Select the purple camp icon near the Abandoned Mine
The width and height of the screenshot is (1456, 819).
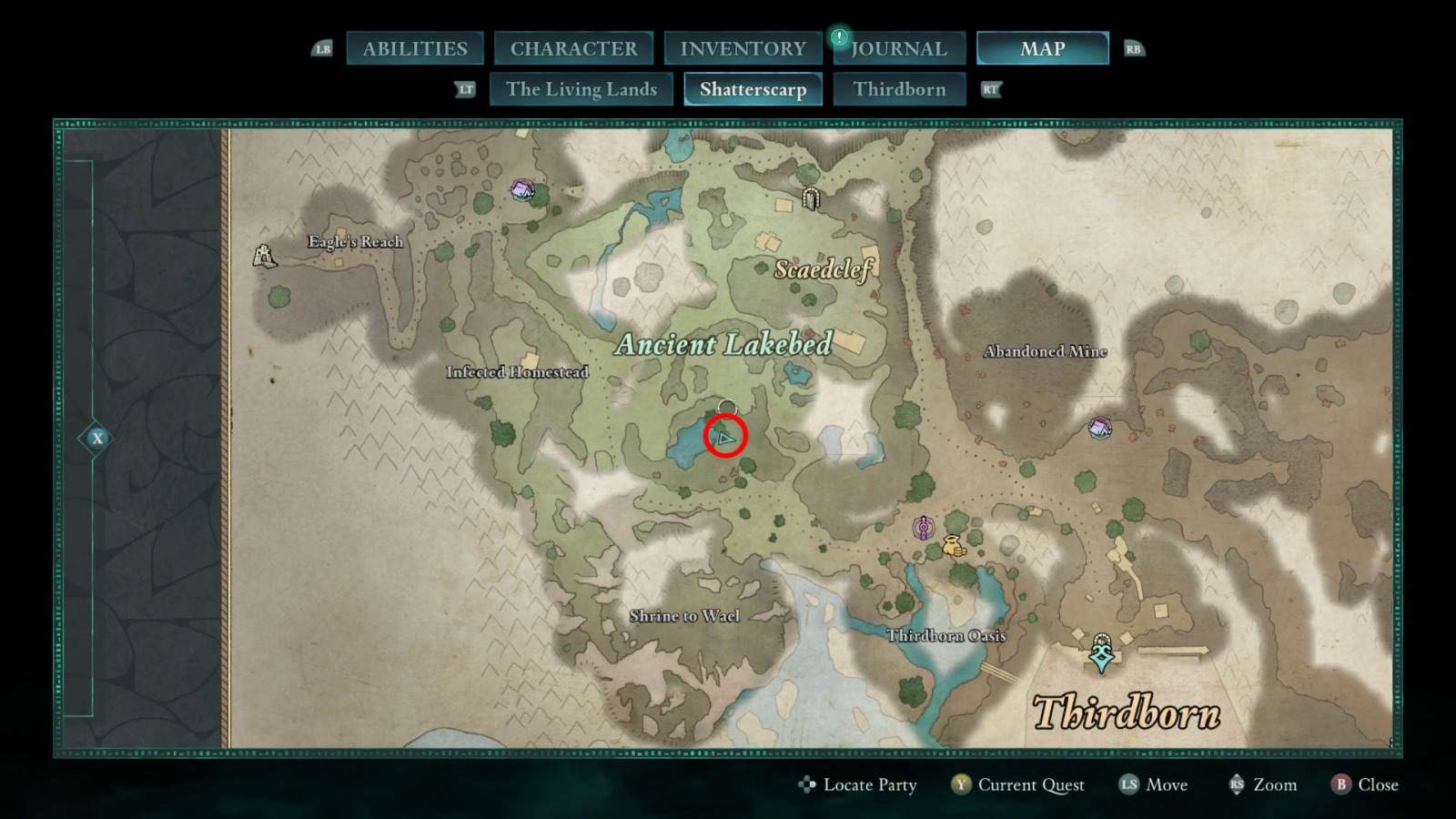tap(1099, 428)
